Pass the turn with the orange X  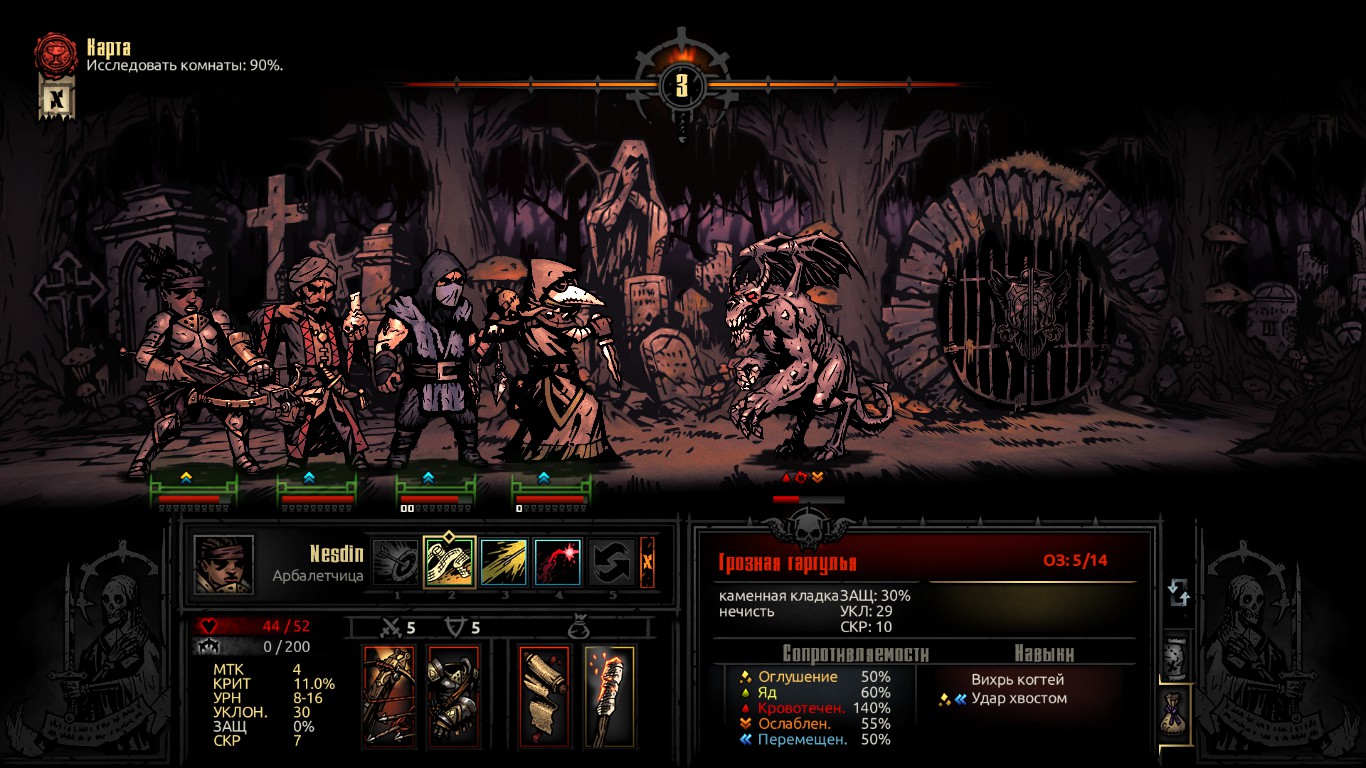(647, 562)
